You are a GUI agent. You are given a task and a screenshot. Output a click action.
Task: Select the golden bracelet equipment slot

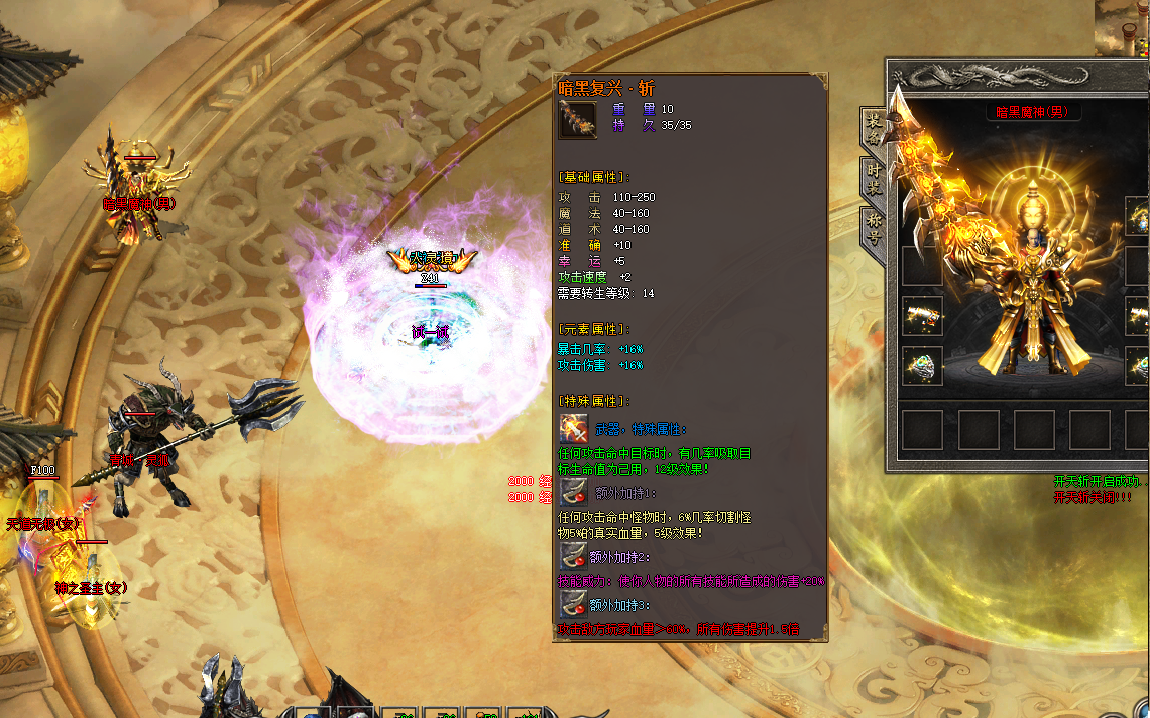pyautogui.click(x=922, y=317)
